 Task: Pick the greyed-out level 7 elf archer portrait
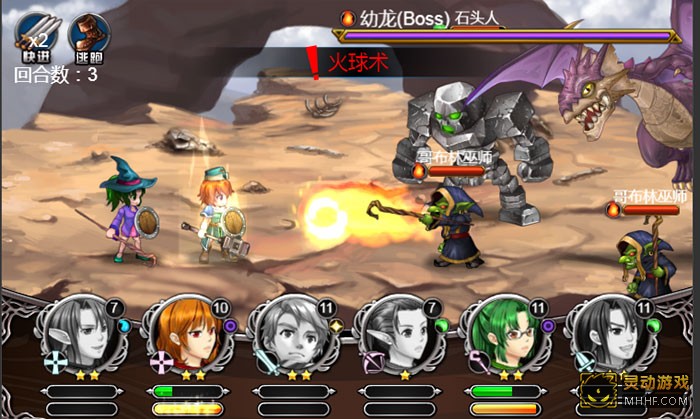pos(399,330)
